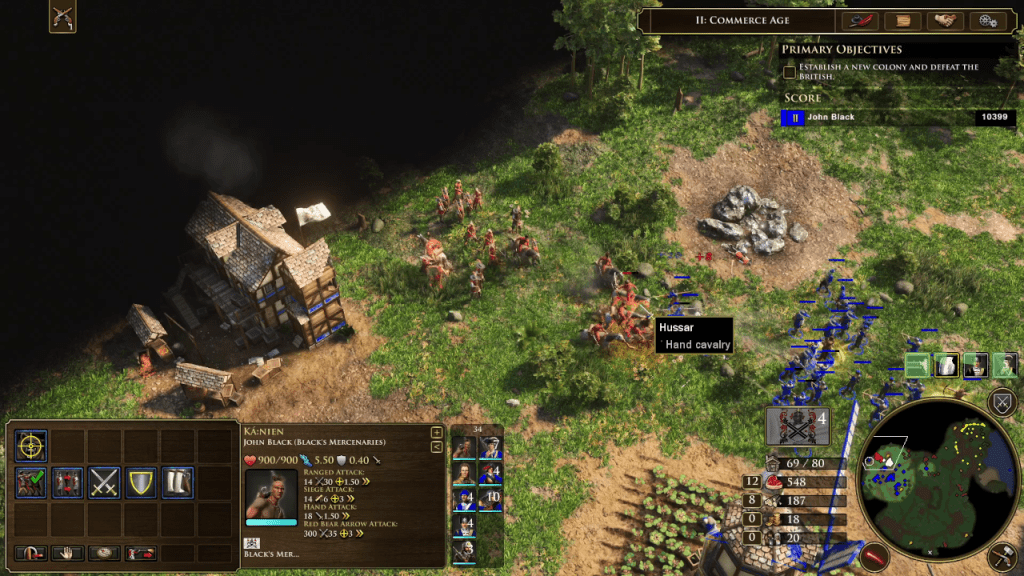Screen dimensions: 1024x576
Task: Click the Ká:nien unit portrait
Action: tap(270, 495)
